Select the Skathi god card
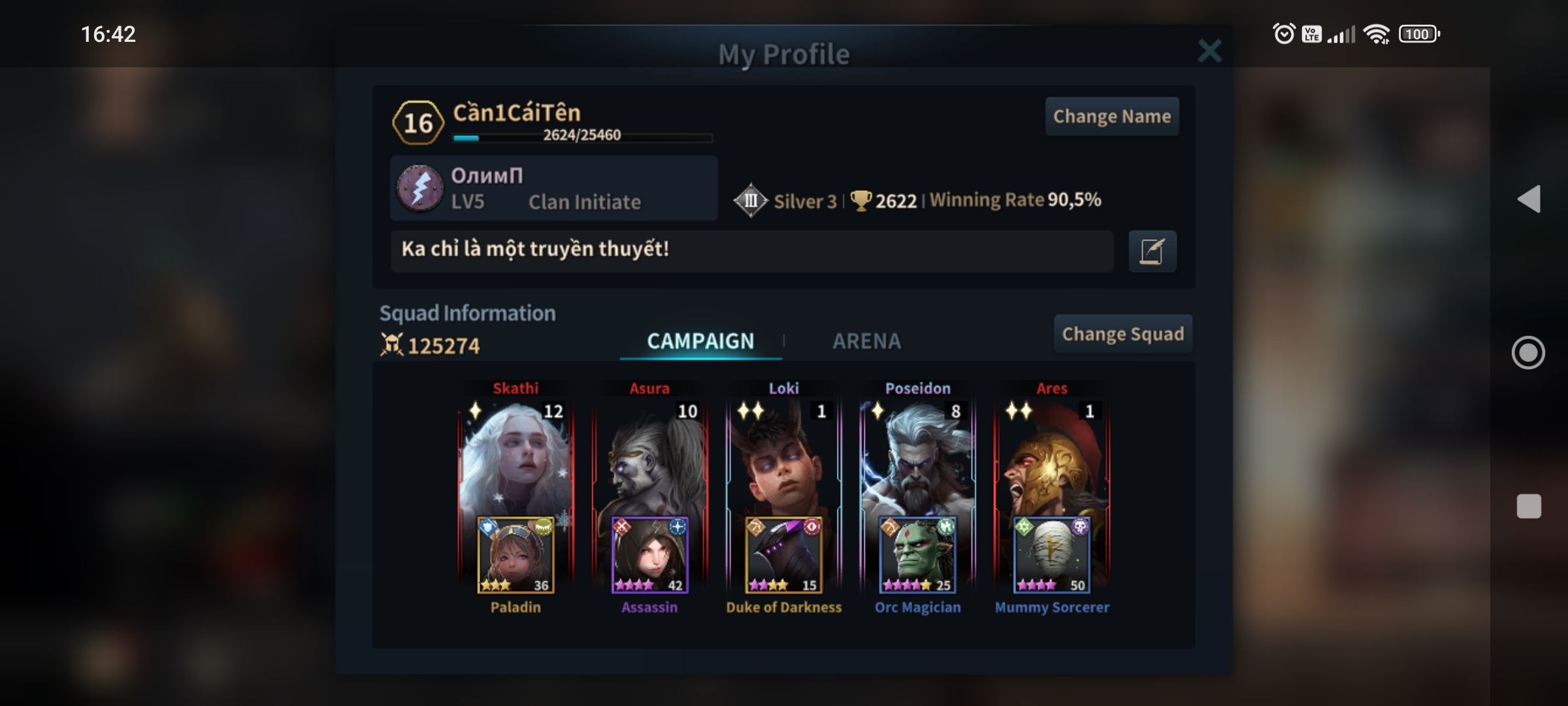The width and height of the screenshot is (1568, 706). click(x=515, y=458)
